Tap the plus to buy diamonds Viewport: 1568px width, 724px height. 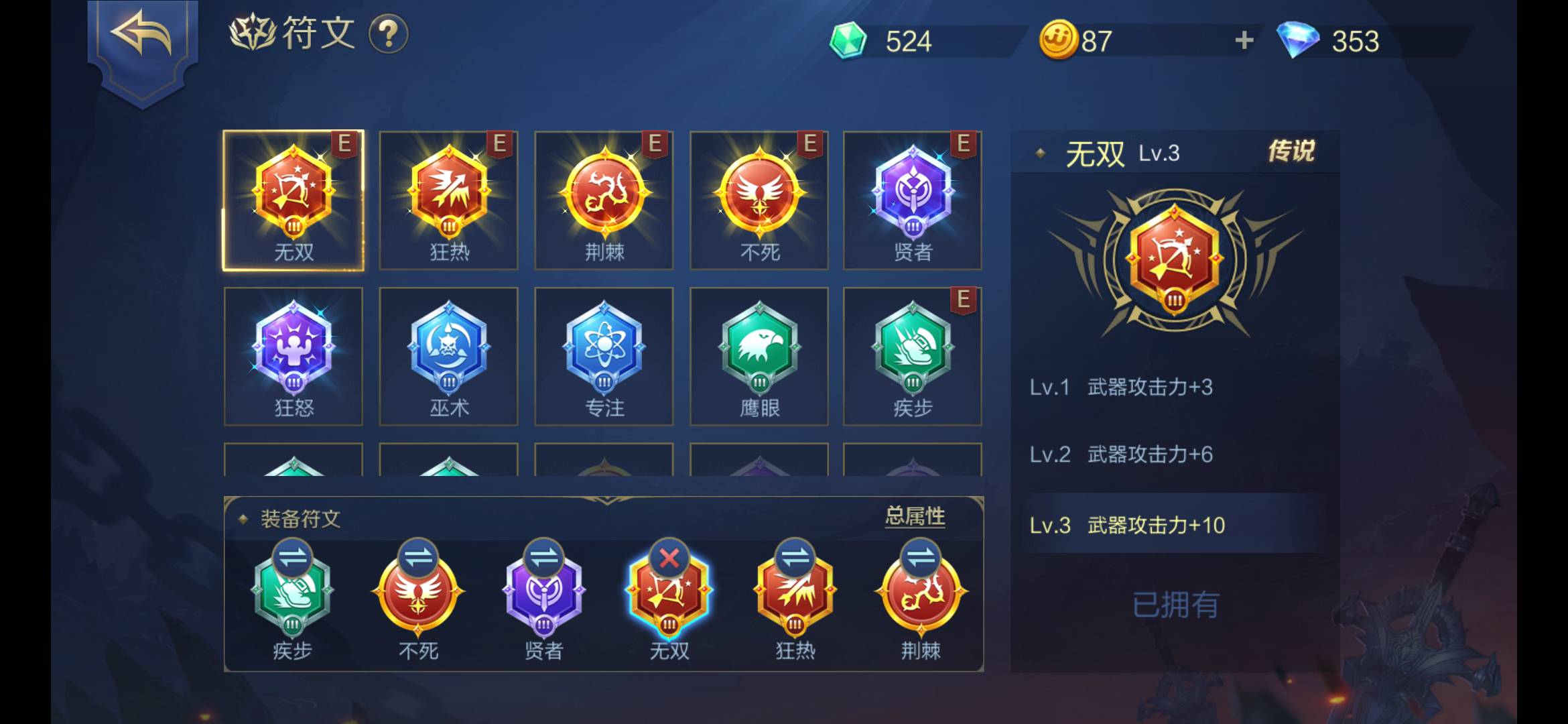point(1243,40)
